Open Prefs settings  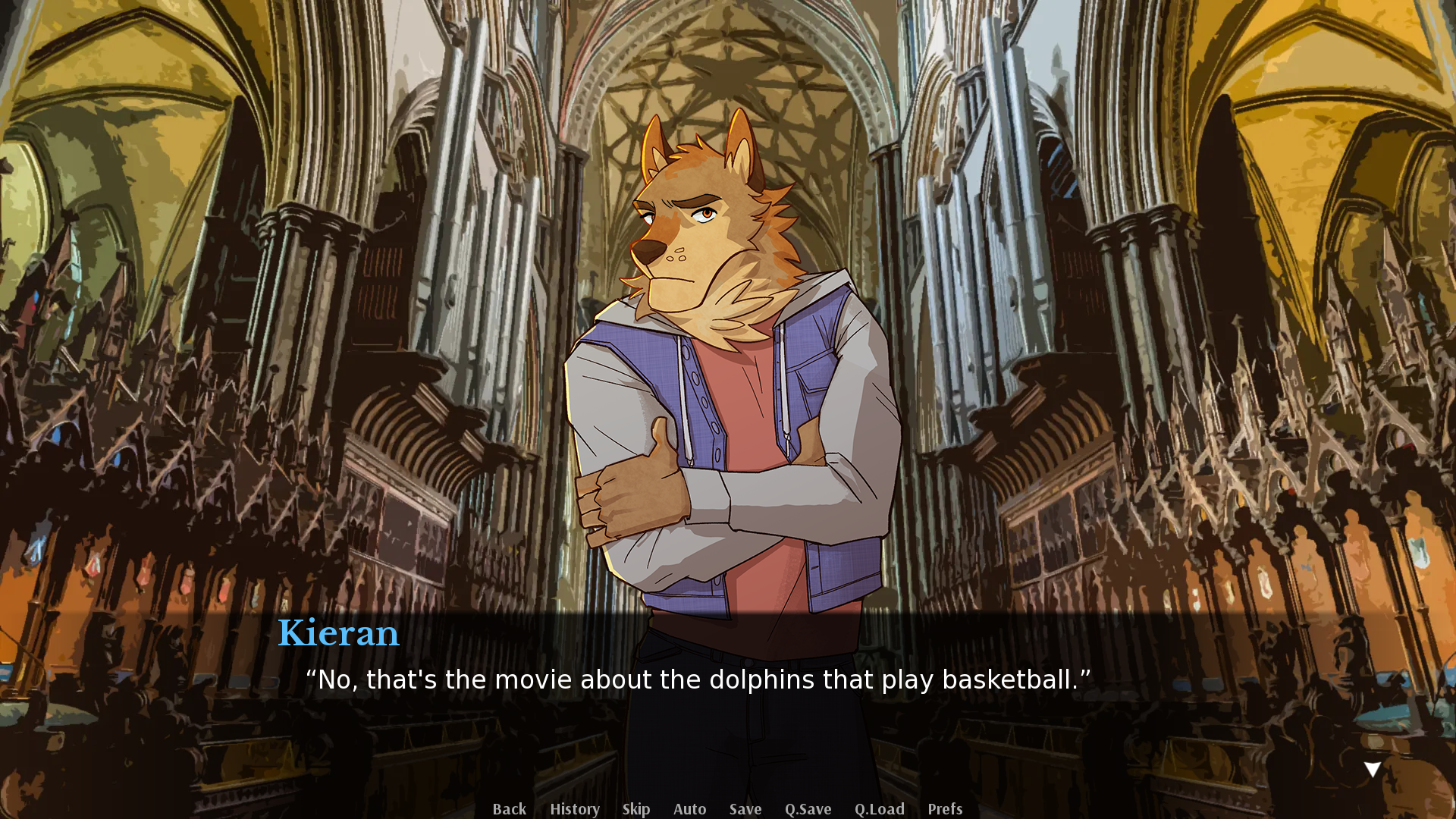pos(944,809)
